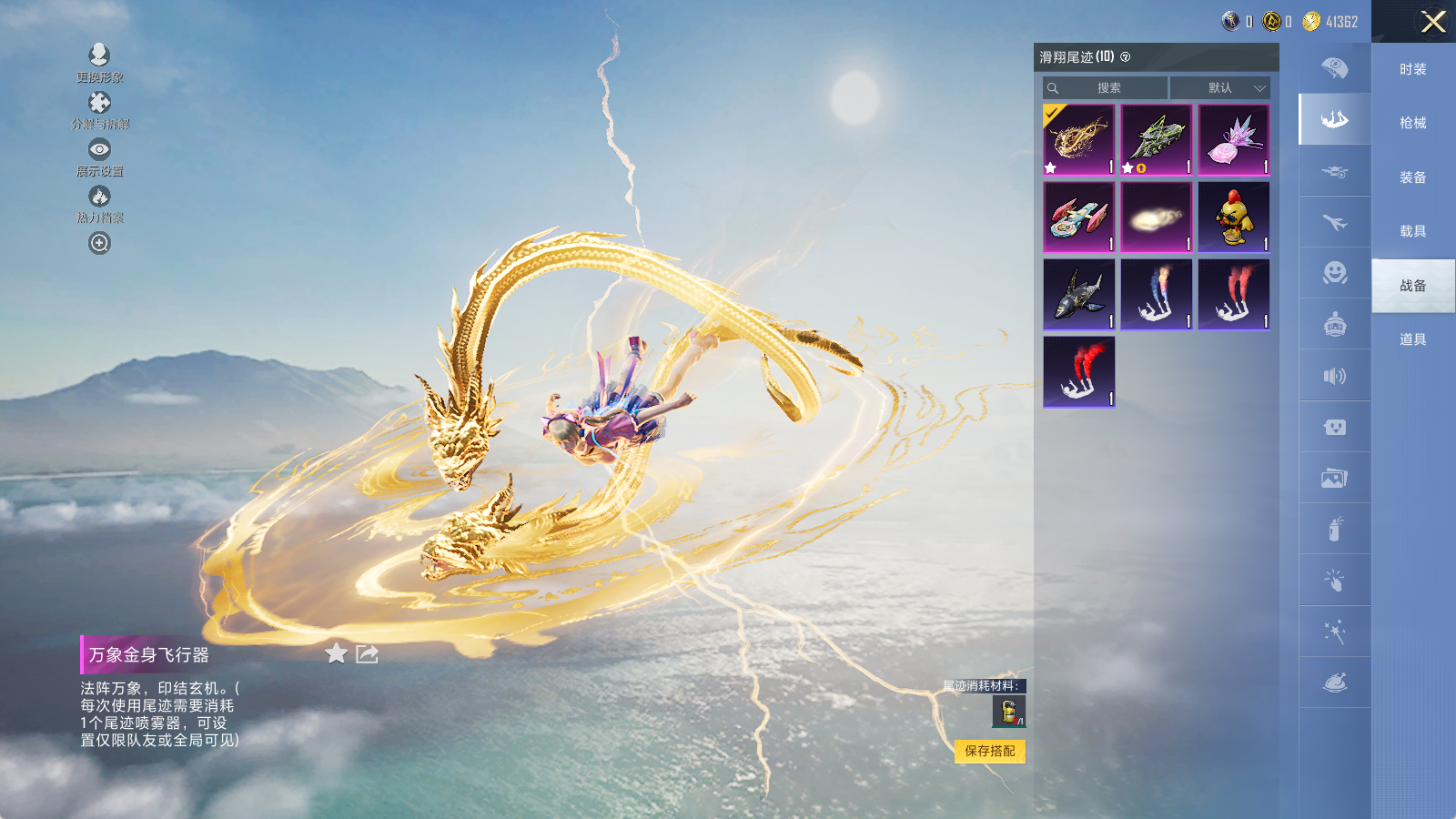The width and height of the screenshot is (1456, 819).
Task: Open 展示设置 display settings
Action: (x=99, y=150)
